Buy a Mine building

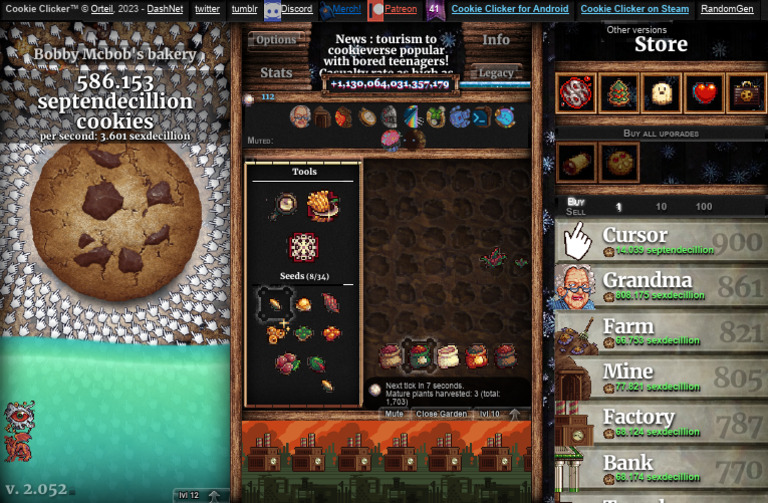tap(661, 379)
